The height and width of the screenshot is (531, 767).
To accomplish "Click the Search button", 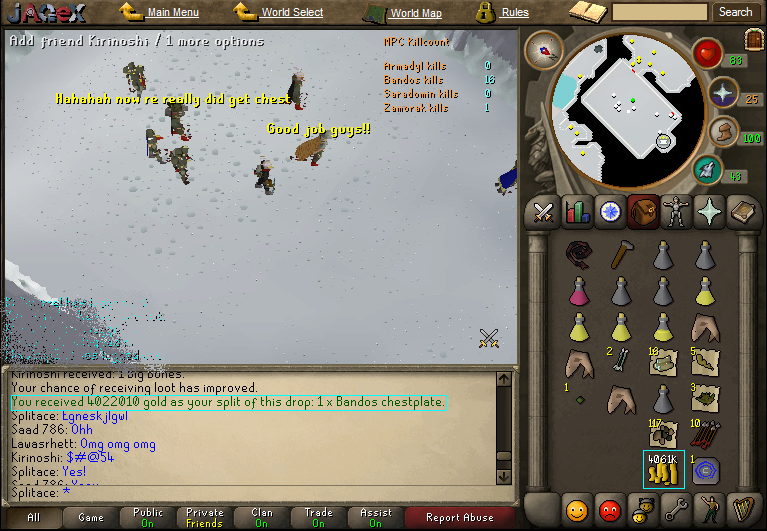I will 735,12.
